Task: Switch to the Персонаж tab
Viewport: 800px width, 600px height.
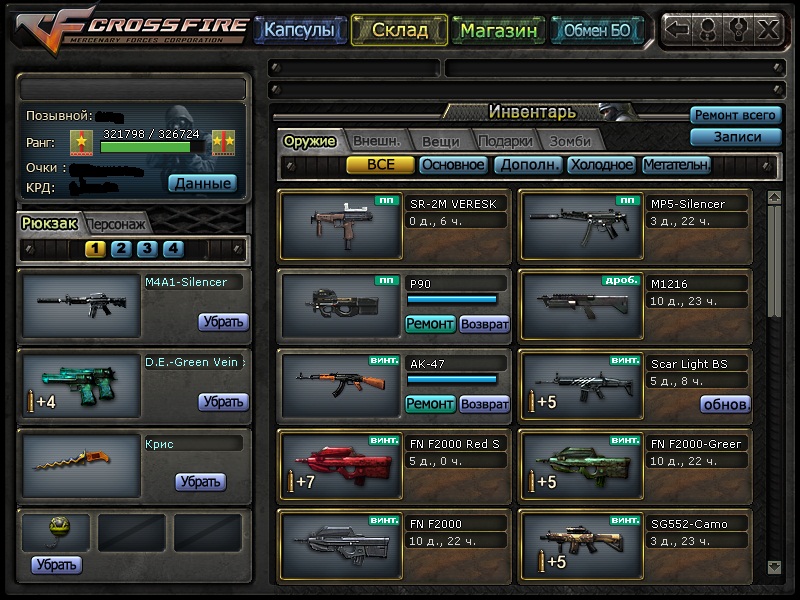Action: pos(118,224)
